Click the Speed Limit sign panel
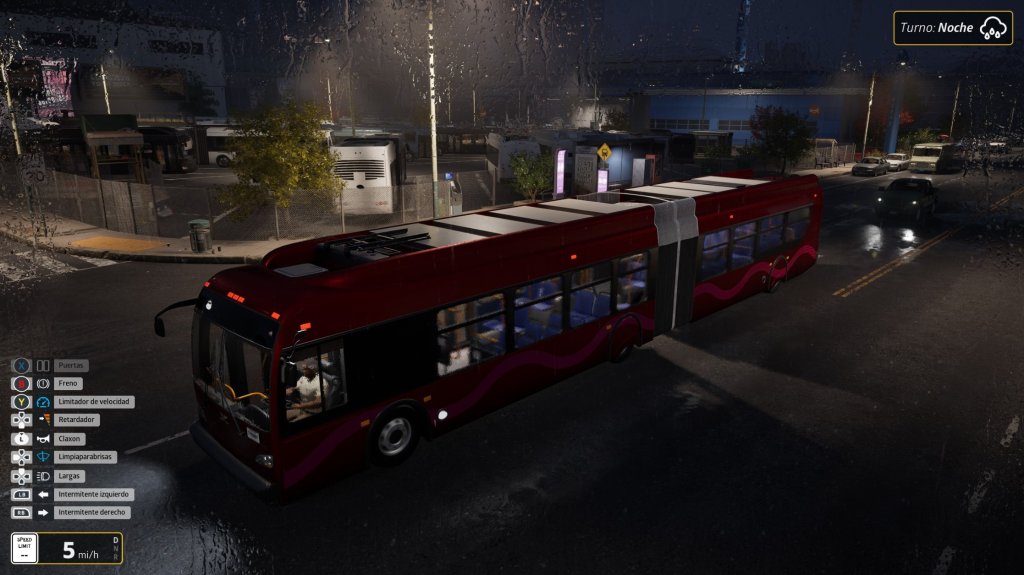 25,548
